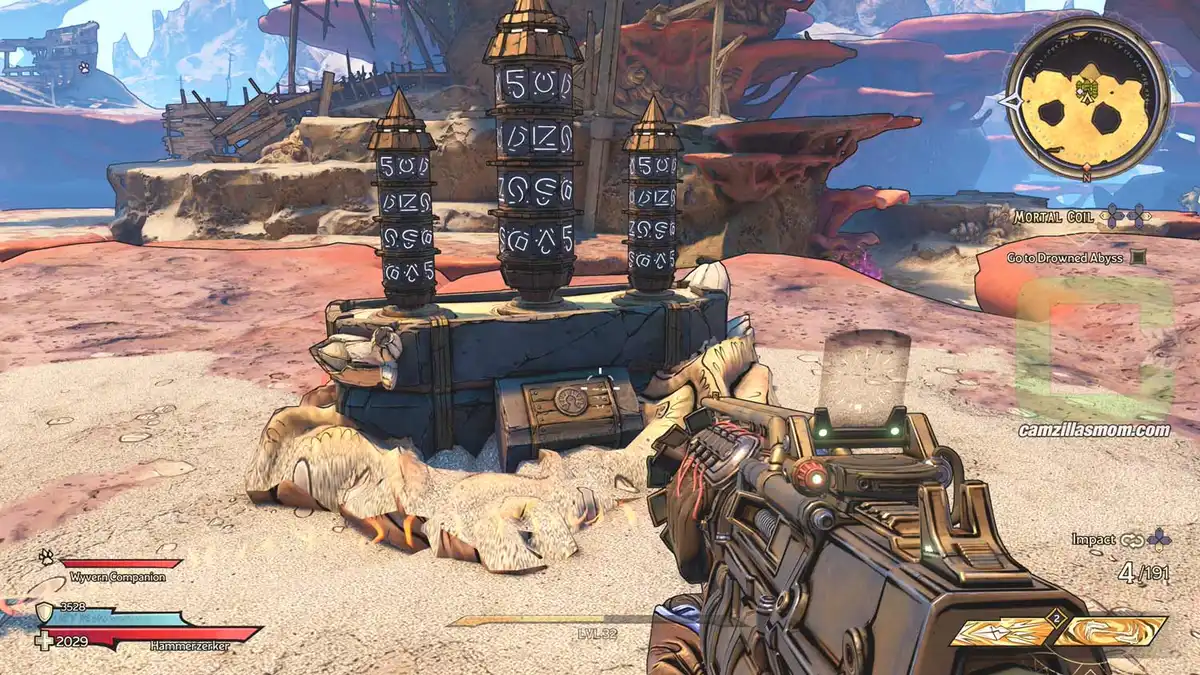Click the Impact fire-mode loop icon
Image resolution: width=1200 pixels, height=675 pixels.
[x=1132, y=540]
